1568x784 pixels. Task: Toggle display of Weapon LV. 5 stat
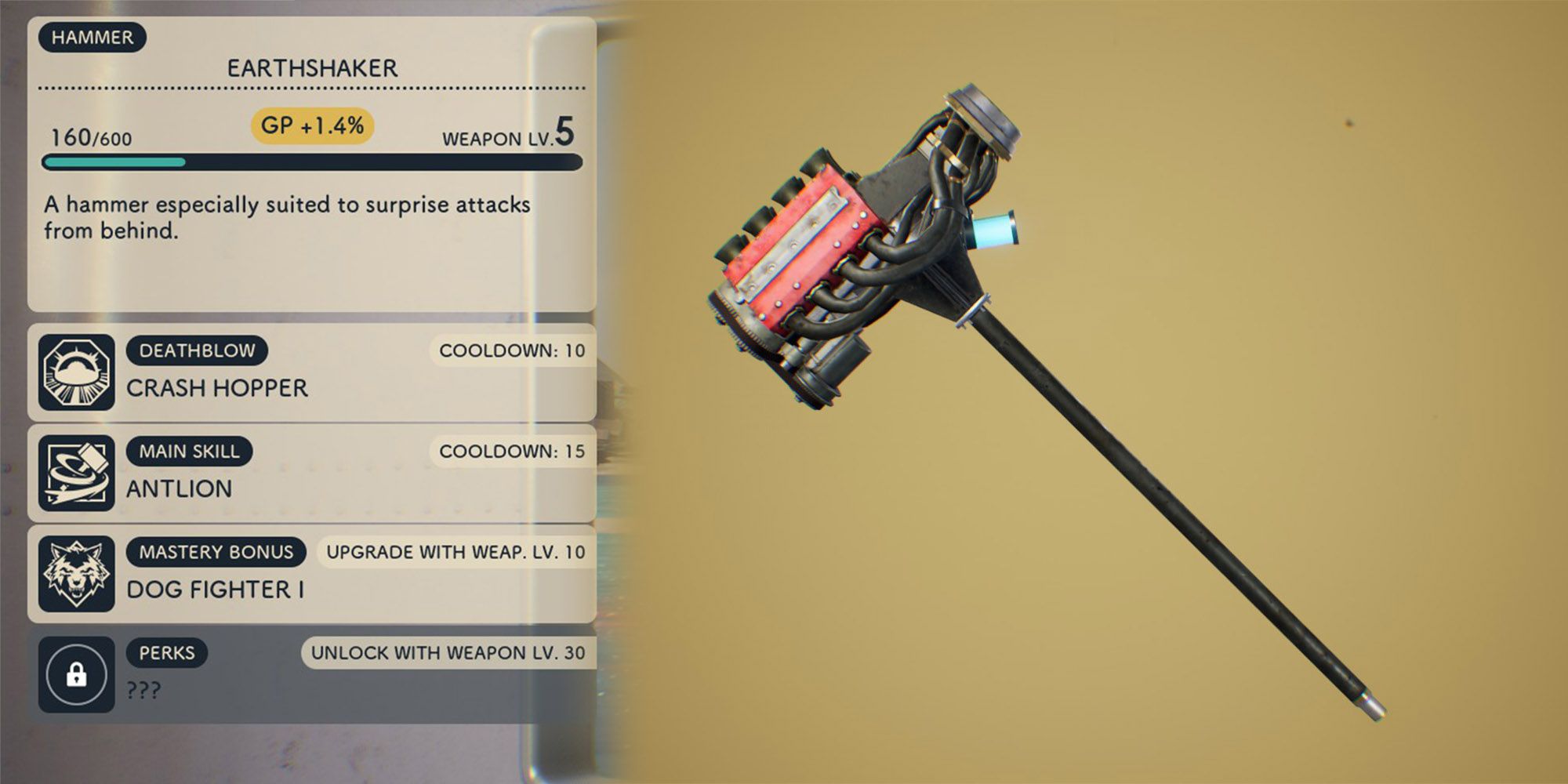[x=508, y=135]
